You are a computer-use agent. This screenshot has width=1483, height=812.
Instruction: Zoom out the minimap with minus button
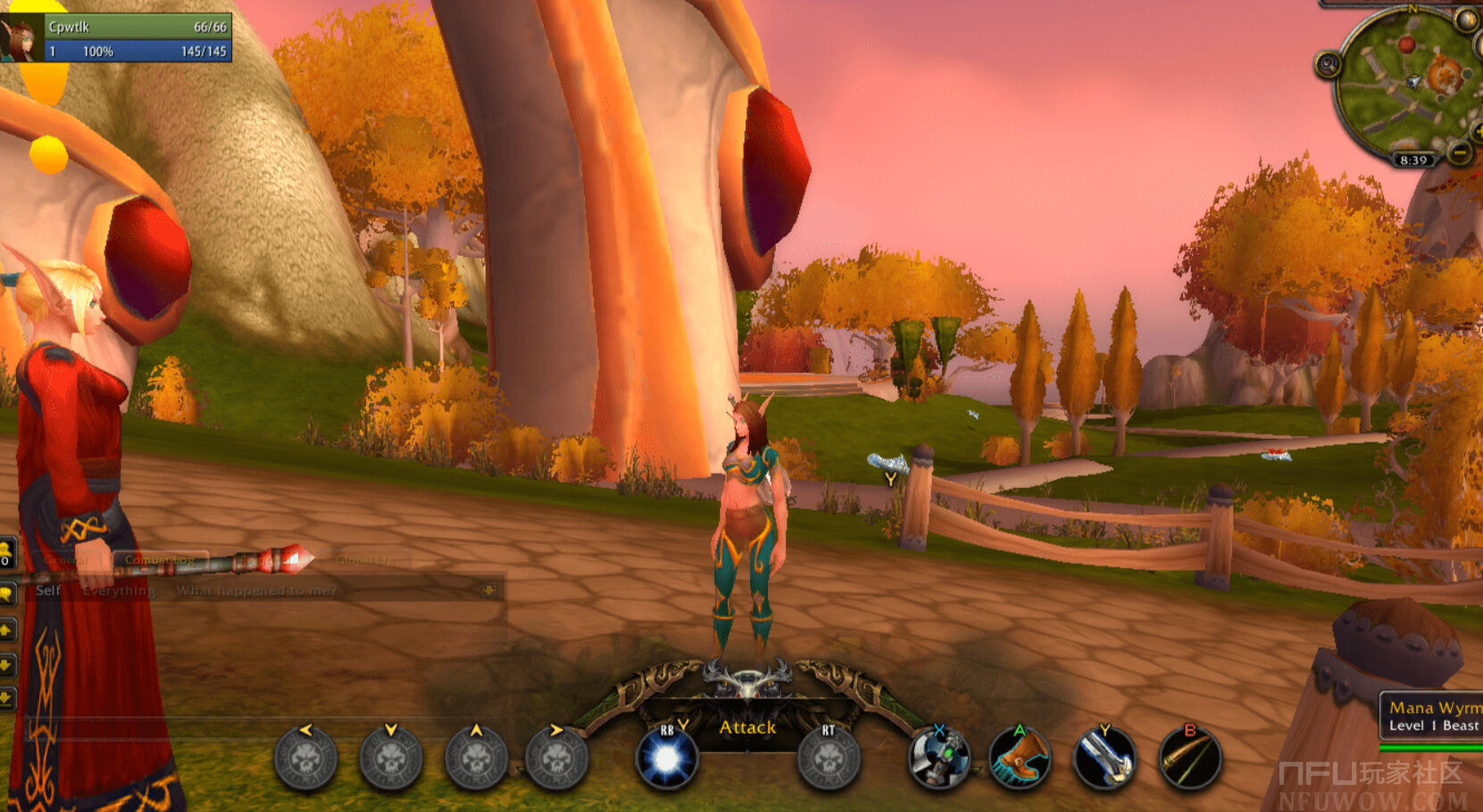(x=1460, y=153)
